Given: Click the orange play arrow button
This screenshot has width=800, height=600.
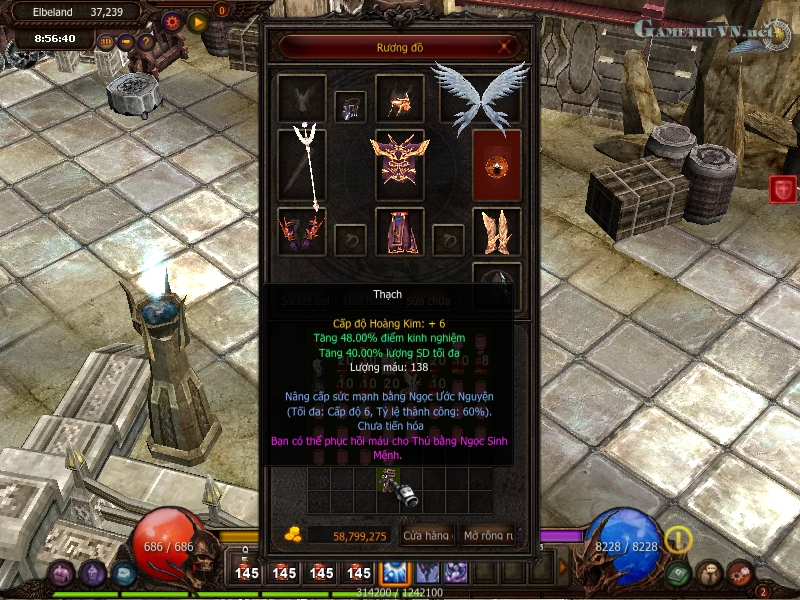Looking at the screenshot, I should pyautogui.click(x=197, y=20).
